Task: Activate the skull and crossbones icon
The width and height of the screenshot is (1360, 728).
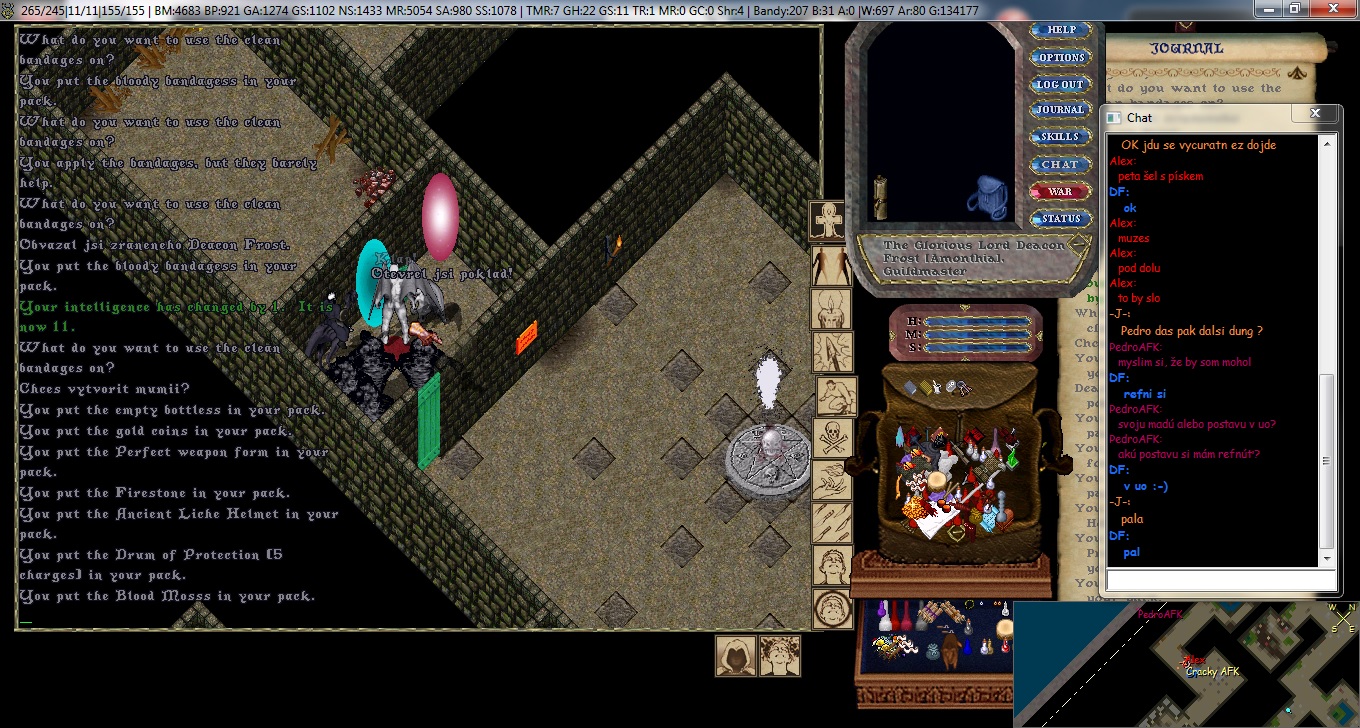Action: (x=832, y=438)
